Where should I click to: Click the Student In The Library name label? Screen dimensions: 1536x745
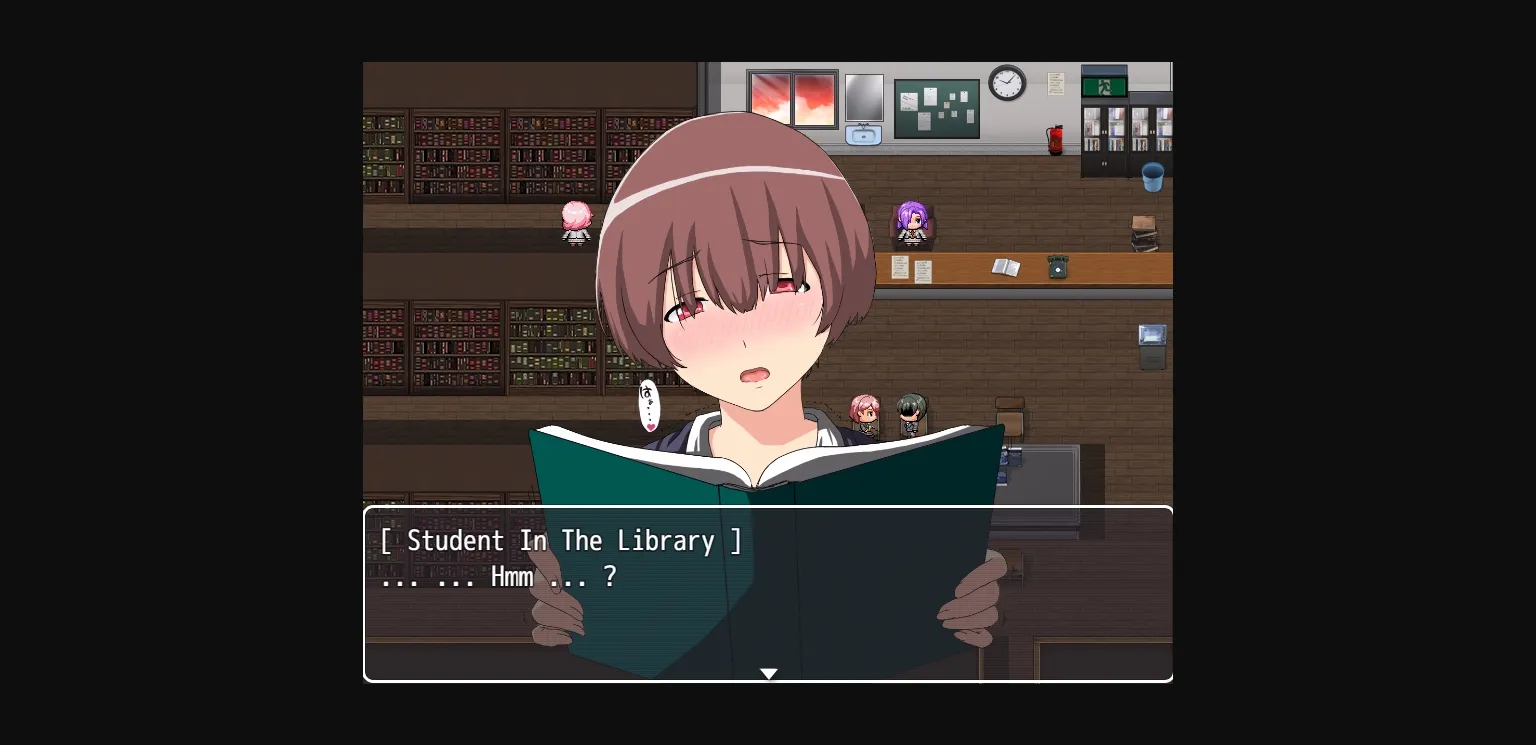(562, 541)
